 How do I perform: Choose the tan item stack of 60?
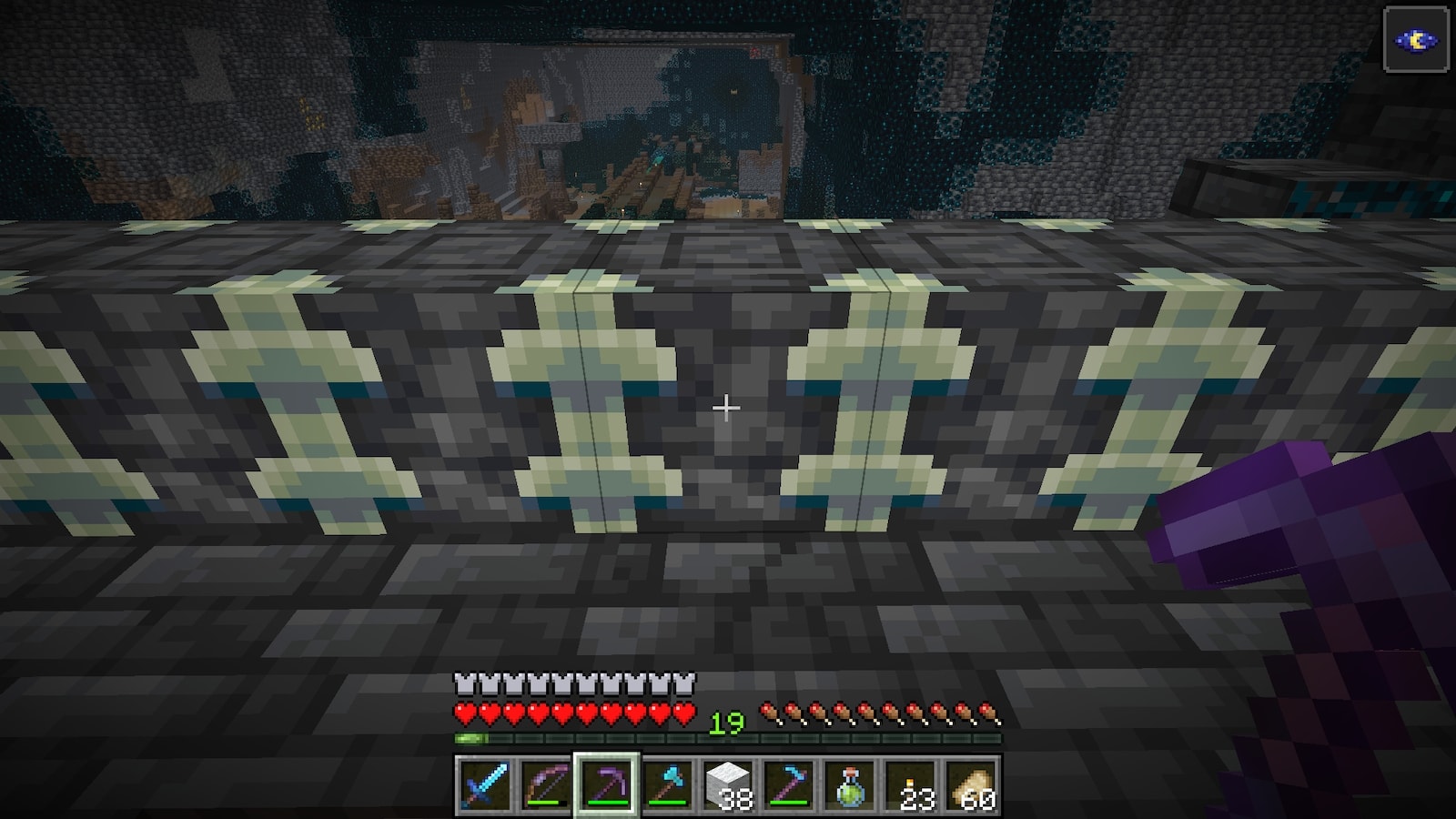coord(972,784)
